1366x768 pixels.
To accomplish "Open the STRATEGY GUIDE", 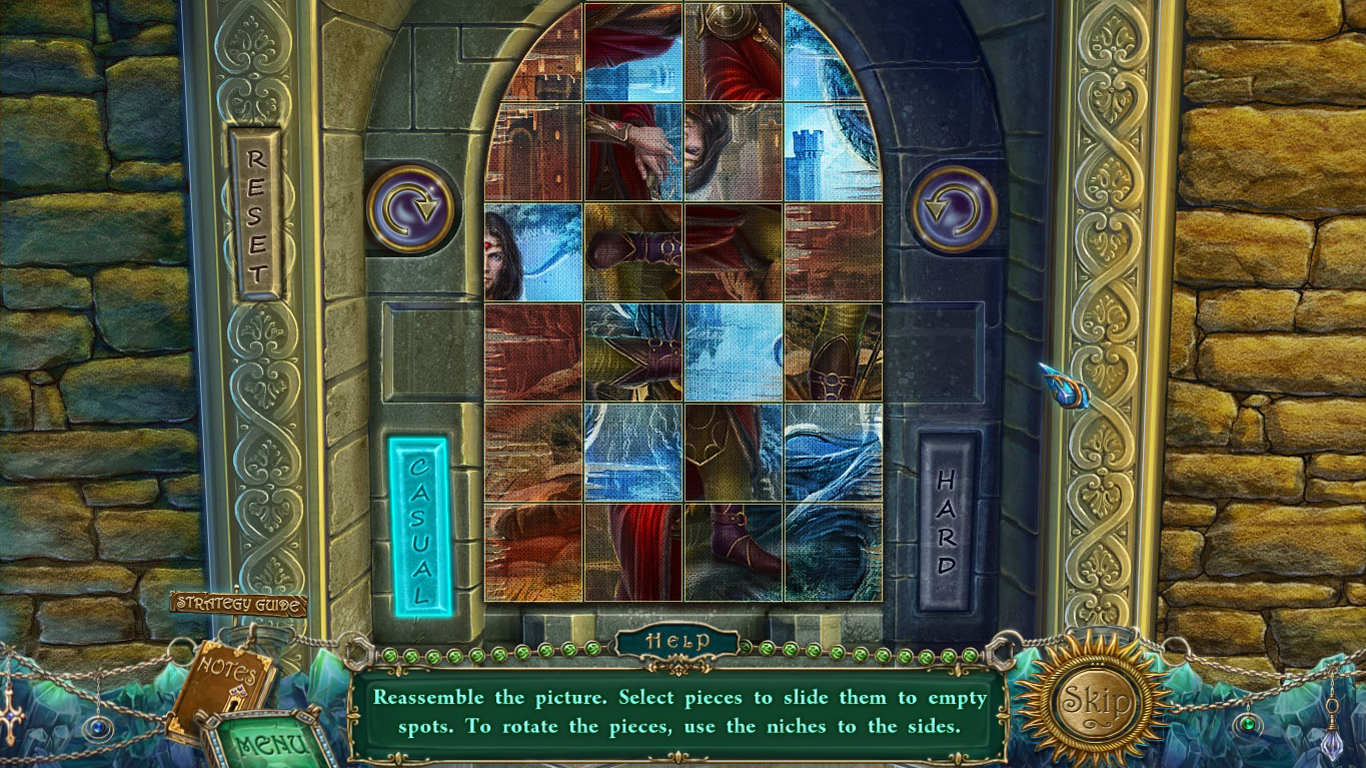I will click(237, 605).
